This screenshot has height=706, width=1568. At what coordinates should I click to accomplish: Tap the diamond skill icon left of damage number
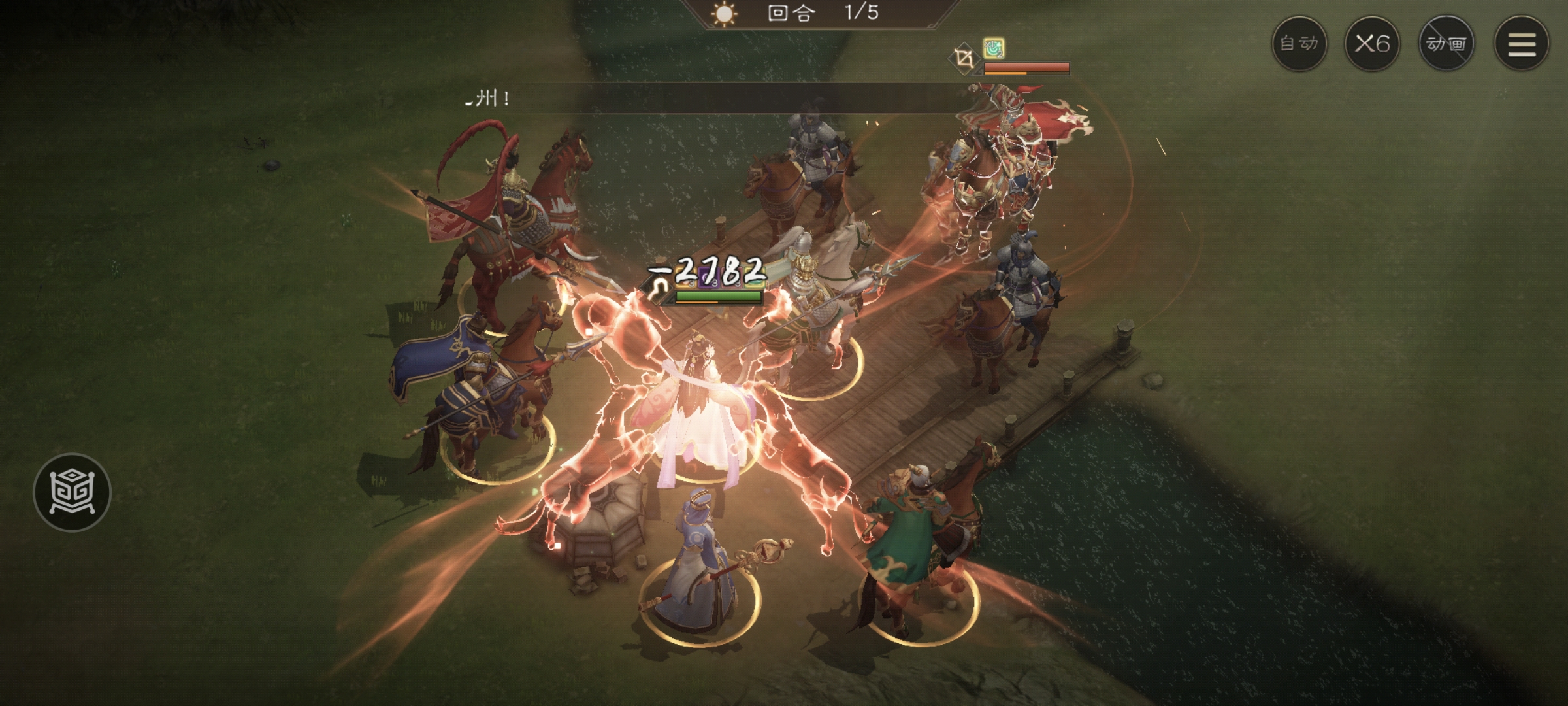(656, 290)
